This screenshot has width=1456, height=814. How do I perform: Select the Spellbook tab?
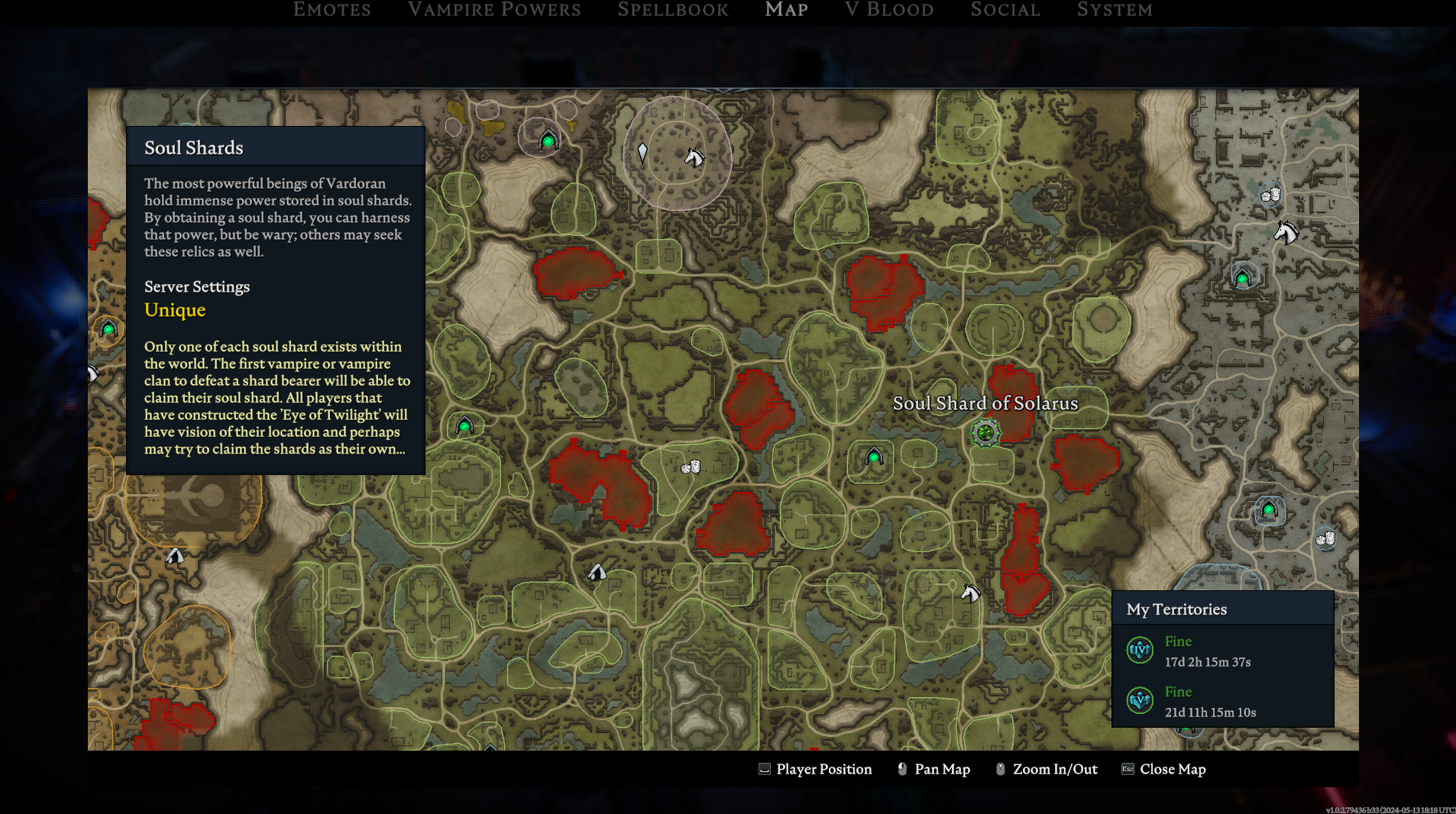coord(673,10)
